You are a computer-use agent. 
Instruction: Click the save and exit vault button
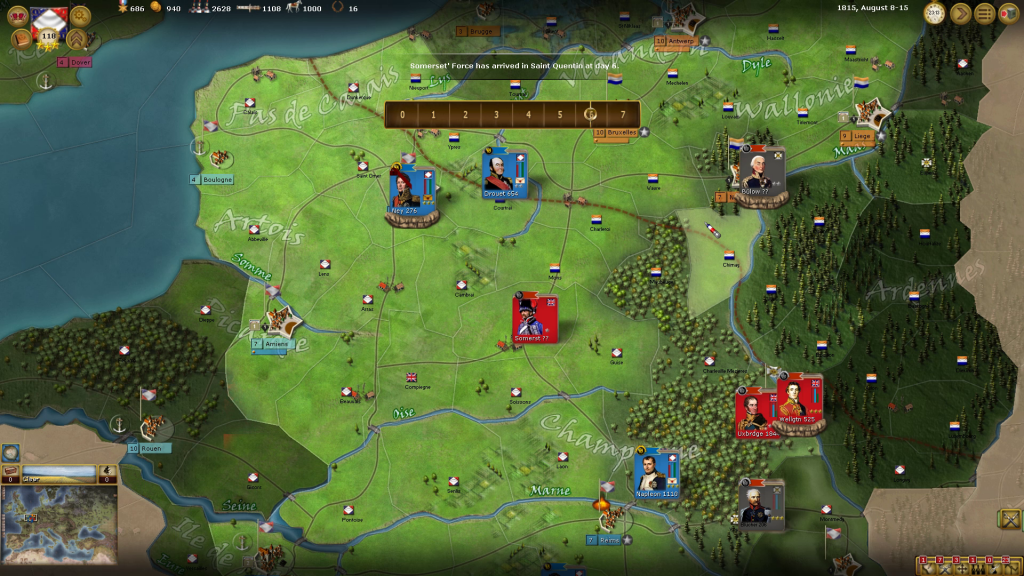click(1009, 13)
